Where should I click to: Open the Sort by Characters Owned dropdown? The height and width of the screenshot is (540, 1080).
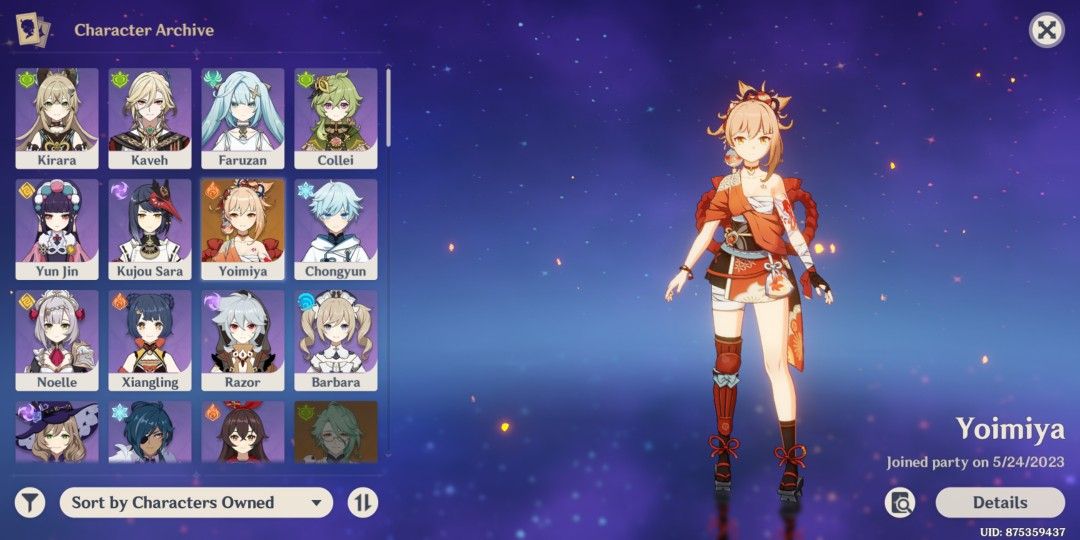[196, 502]
